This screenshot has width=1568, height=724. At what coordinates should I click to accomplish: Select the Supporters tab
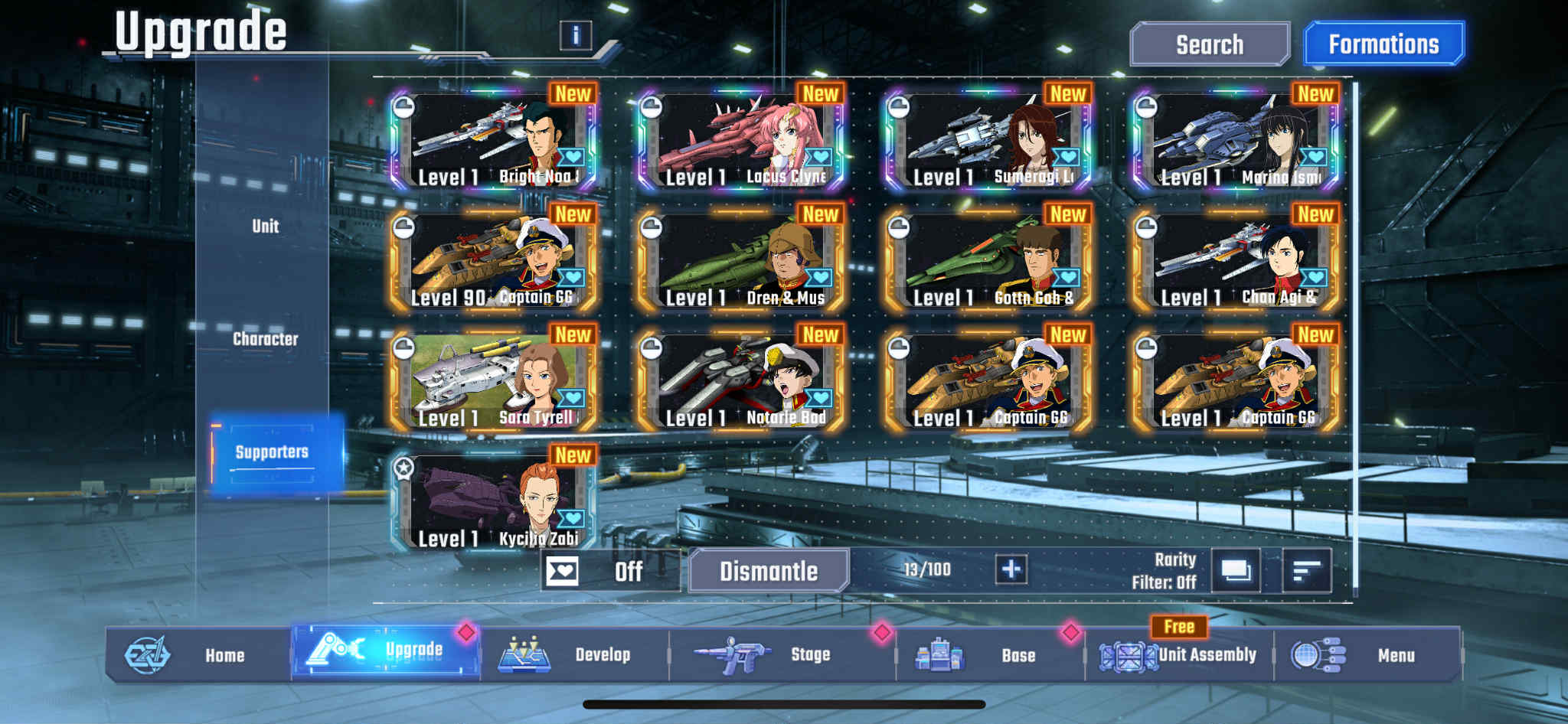272,452
